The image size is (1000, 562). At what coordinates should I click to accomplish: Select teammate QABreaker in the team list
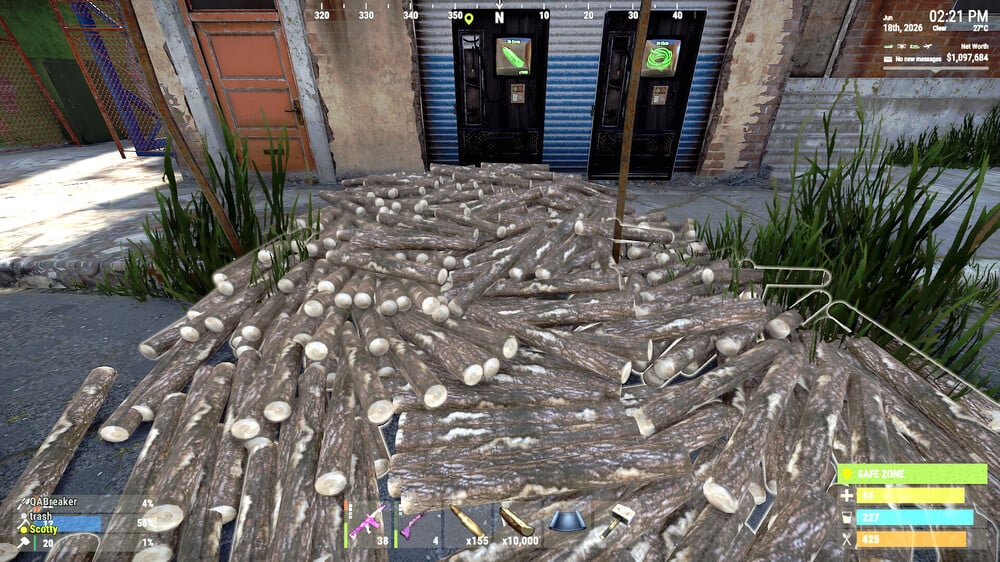[x=52, y=503]
